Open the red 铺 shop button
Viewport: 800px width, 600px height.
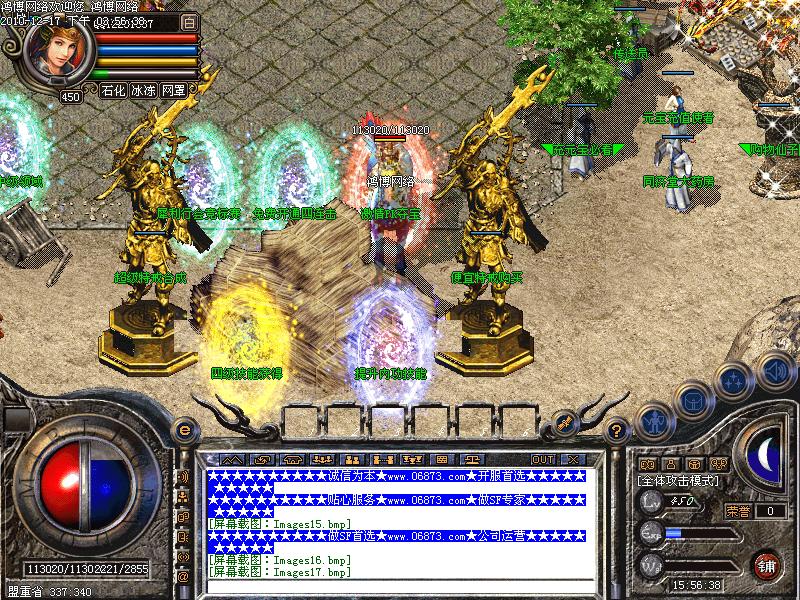point(768,565)
